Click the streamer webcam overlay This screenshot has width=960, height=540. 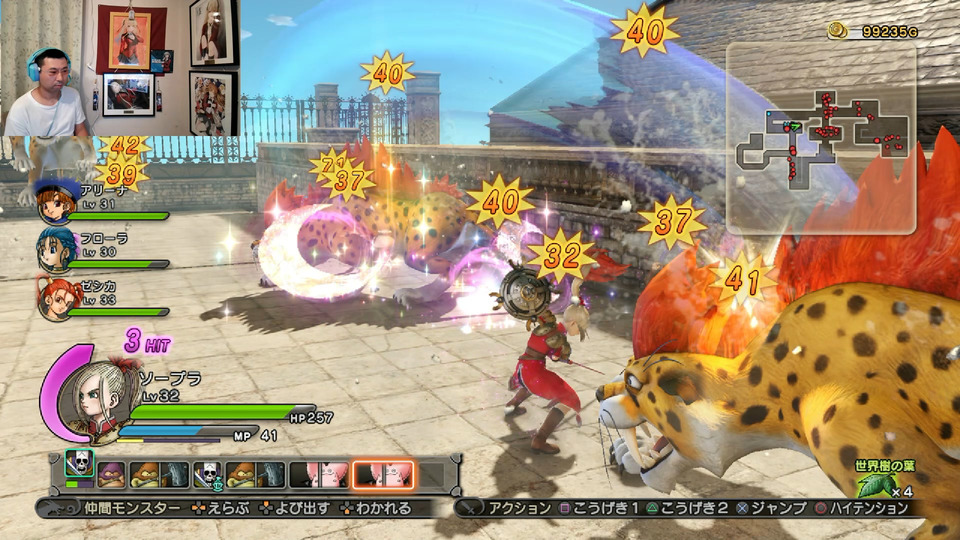pos(120,68)
